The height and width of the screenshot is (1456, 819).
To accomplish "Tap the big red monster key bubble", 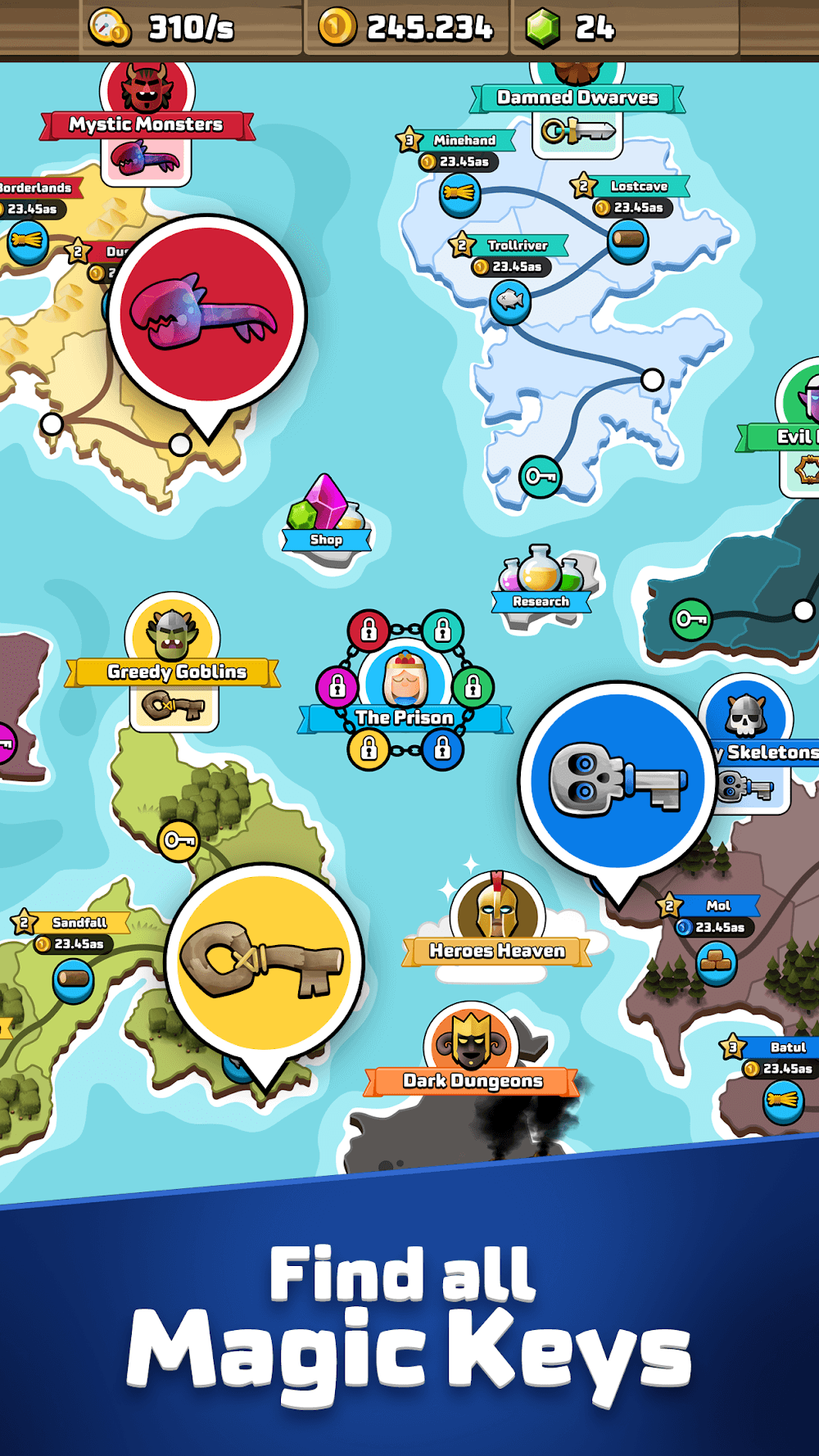I will click(x=207, y=314).
